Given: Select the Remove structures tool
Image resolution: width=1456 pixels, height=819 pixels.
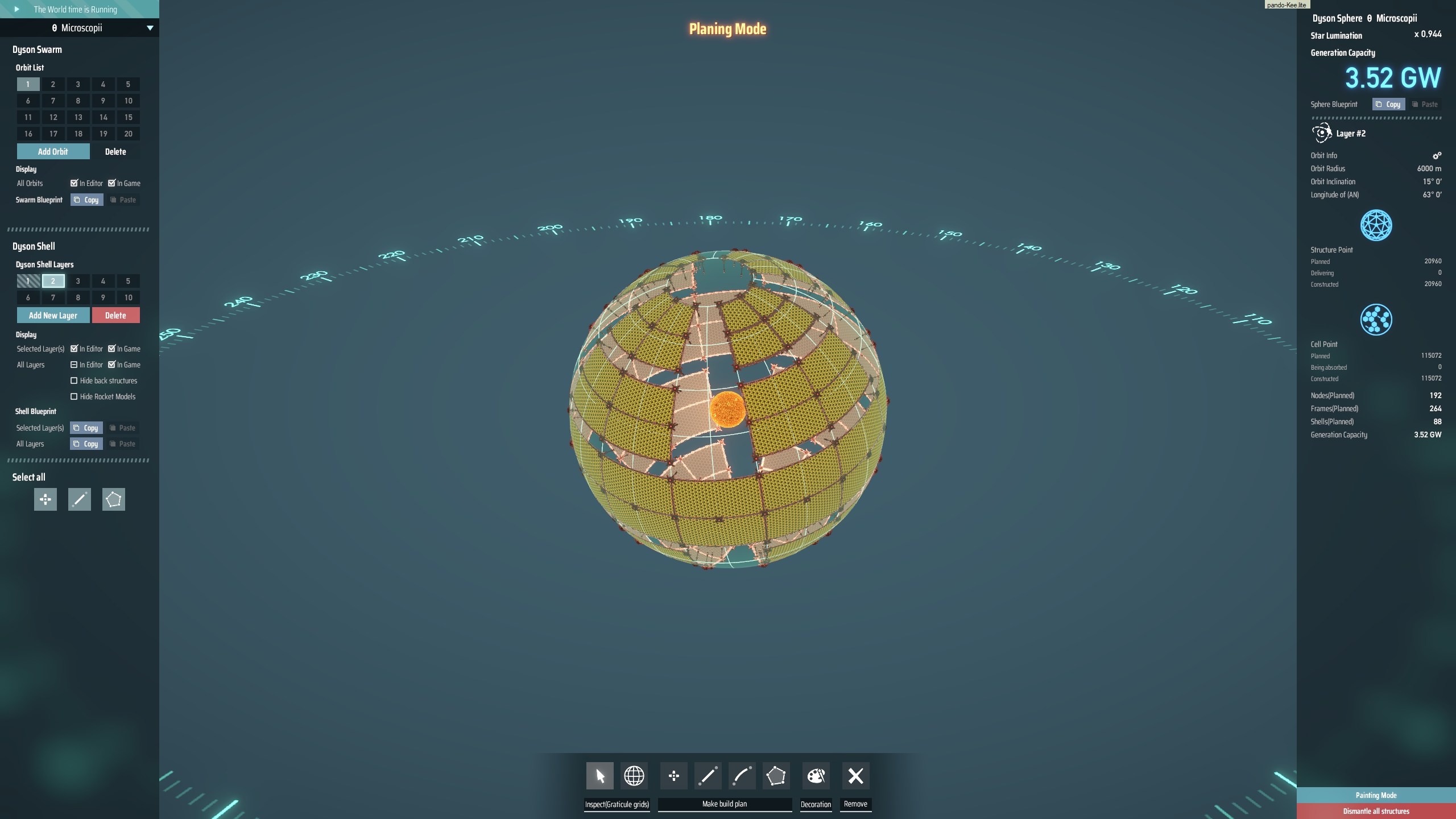Looking at the screenshot, I should (x=855, y=776).
